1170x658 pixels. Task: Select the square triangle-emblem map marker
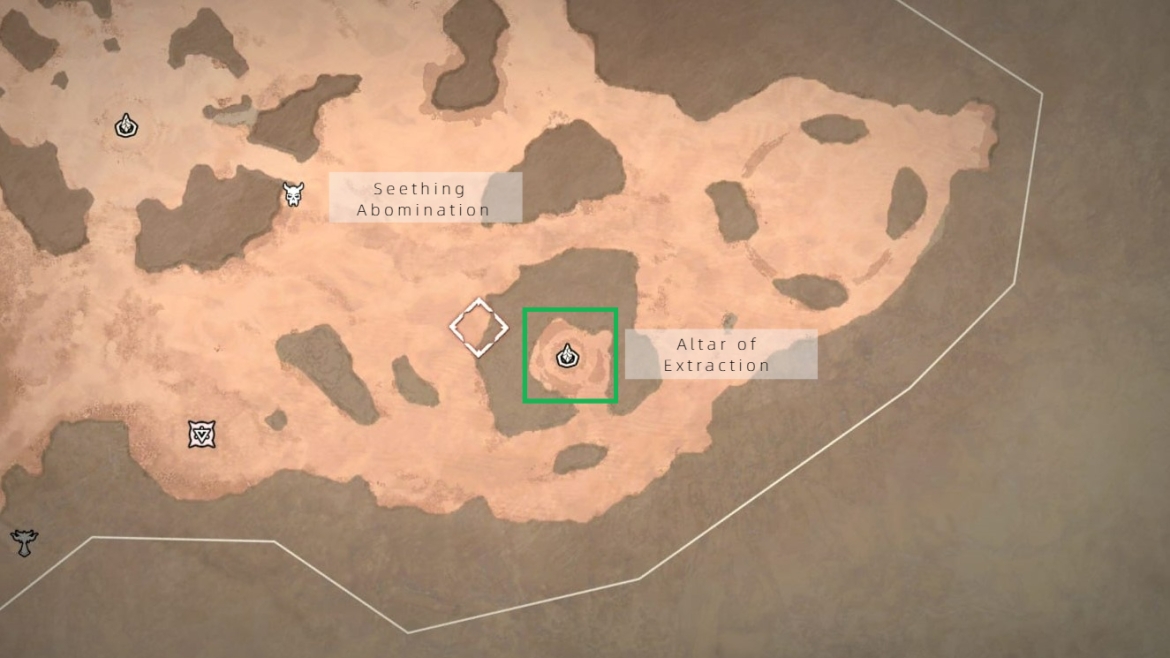202,434
